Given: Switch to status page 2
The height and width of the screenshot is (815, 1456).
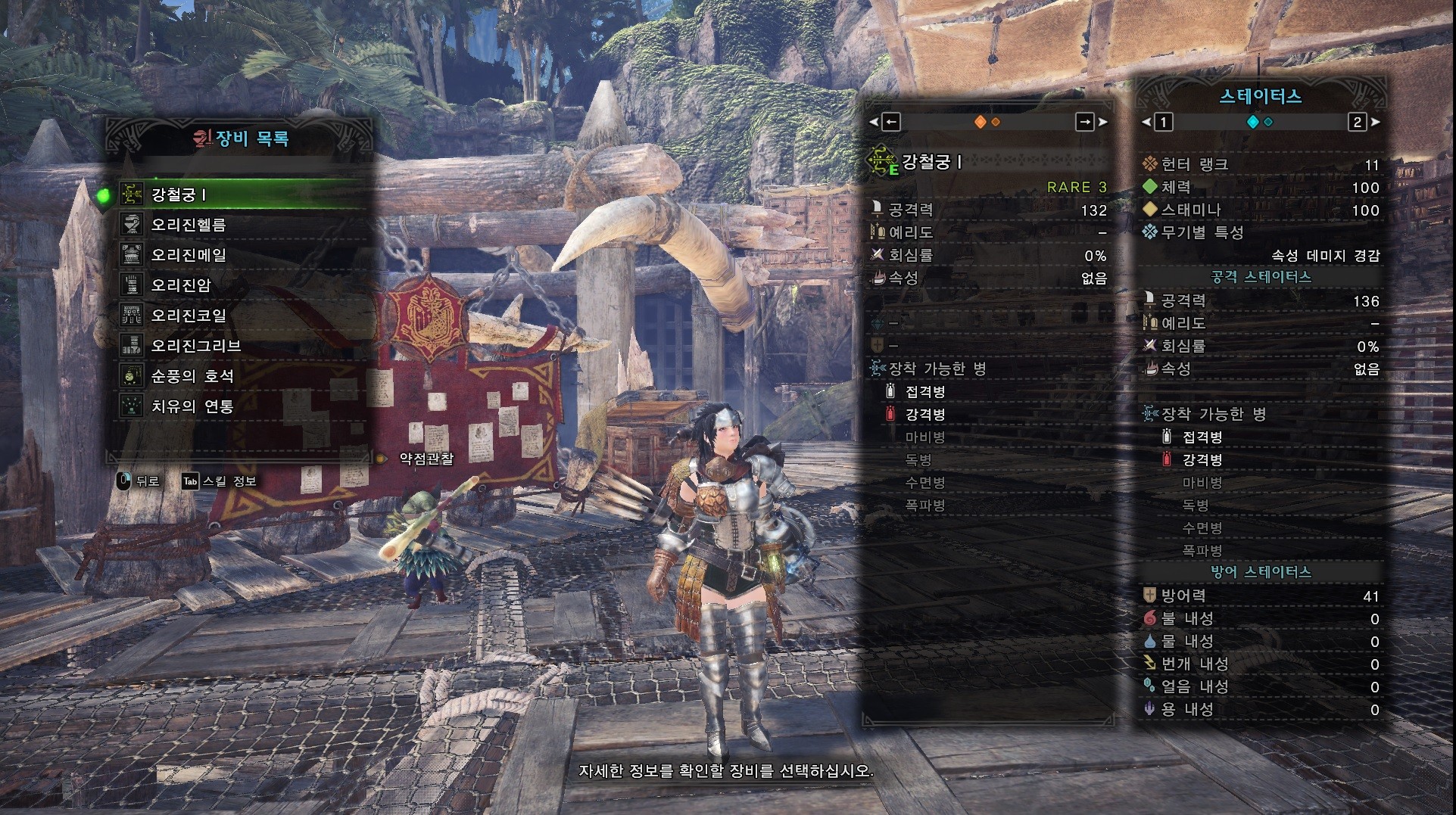Looking at the screenshot, I should 1357,122.
